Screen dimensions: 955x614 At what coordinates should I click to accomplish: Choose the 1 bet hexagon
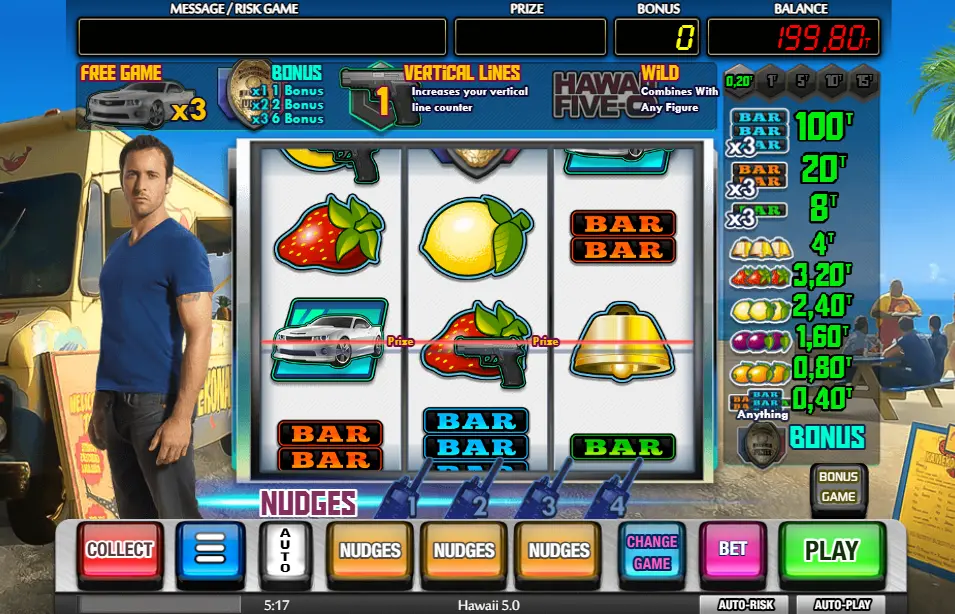click(x=772, y=82)
